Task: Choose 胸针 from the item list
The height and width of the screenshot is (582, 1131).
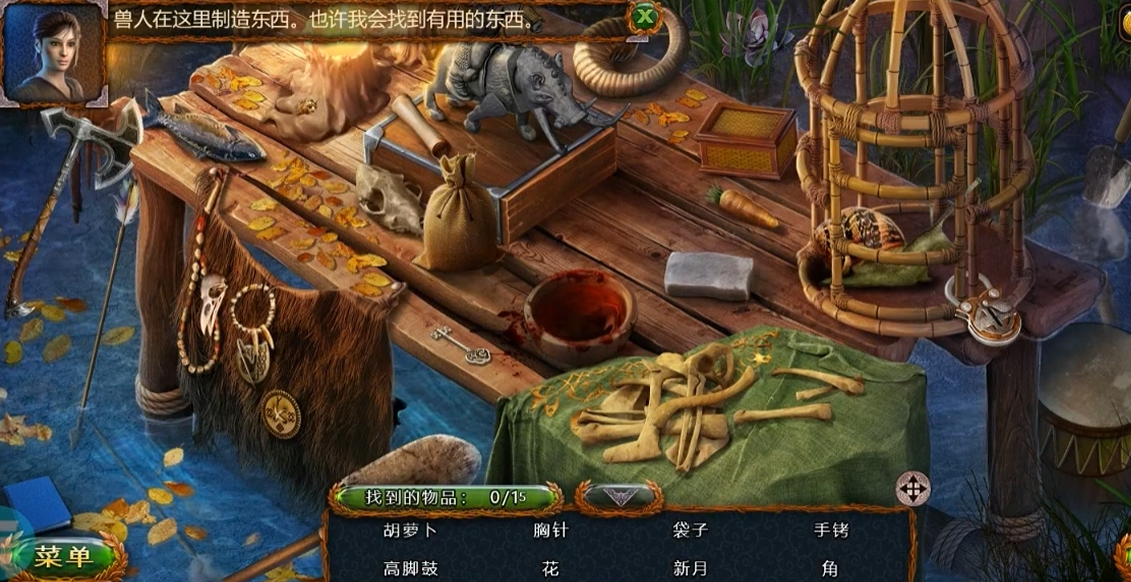Action: pos(550,531)
